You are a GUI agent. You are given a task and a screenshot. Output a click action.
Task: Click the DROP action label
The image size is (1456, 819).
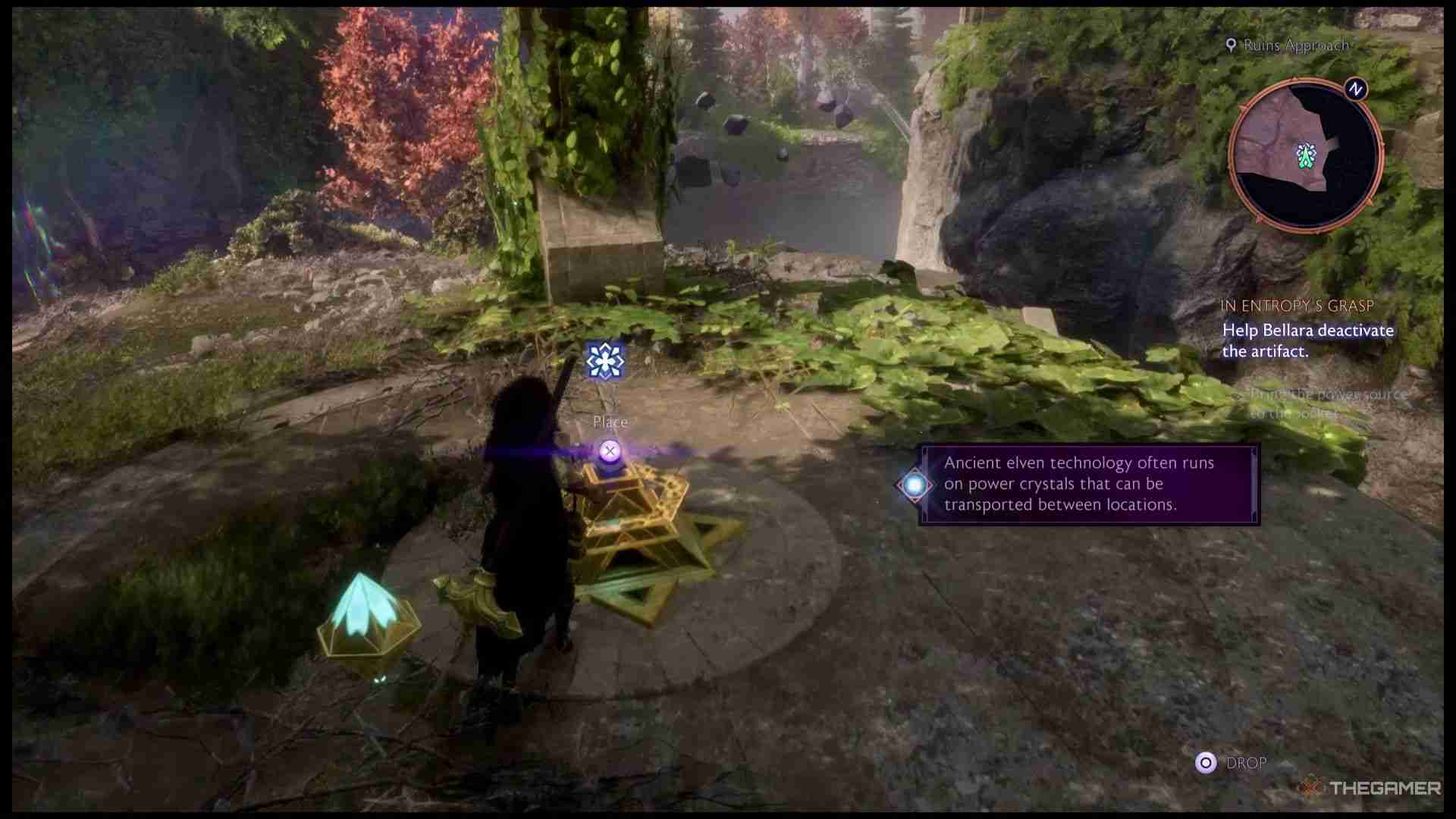(x=1247, y=762)
